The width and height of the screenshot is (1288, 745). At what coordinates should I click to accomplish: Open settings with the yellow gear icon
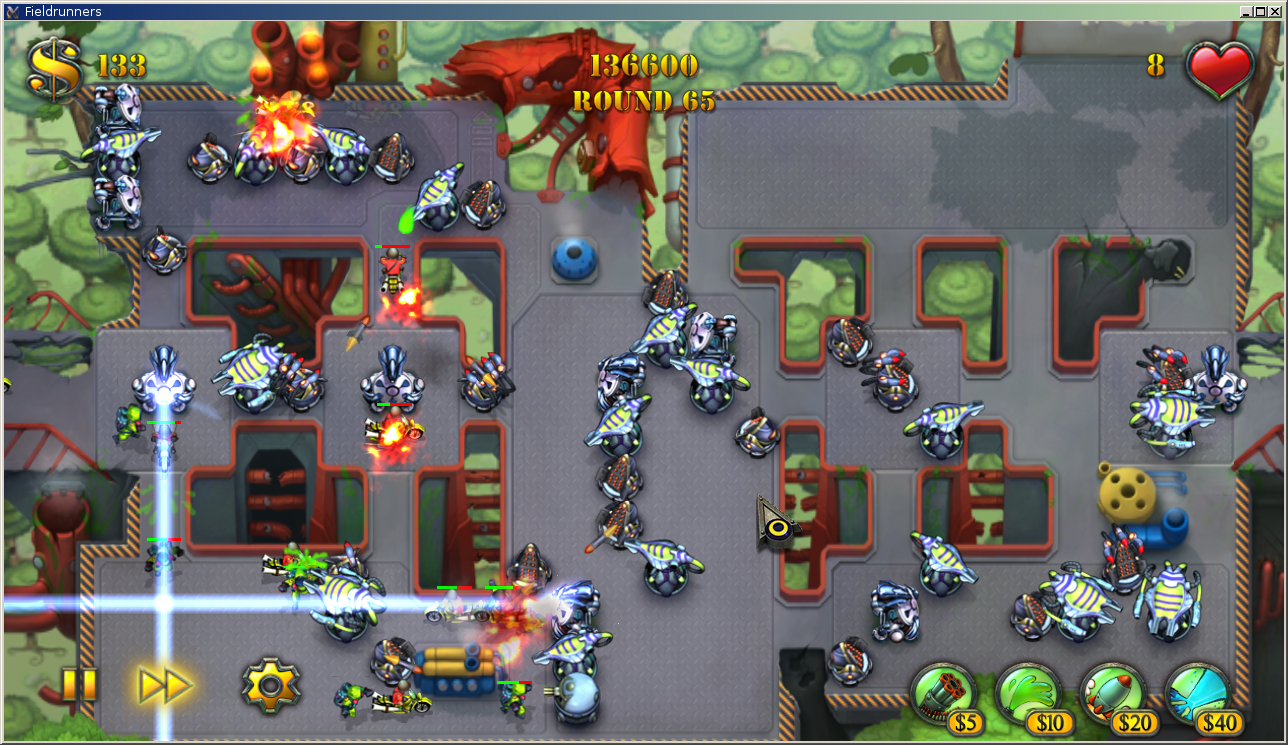tap(270, 685)
